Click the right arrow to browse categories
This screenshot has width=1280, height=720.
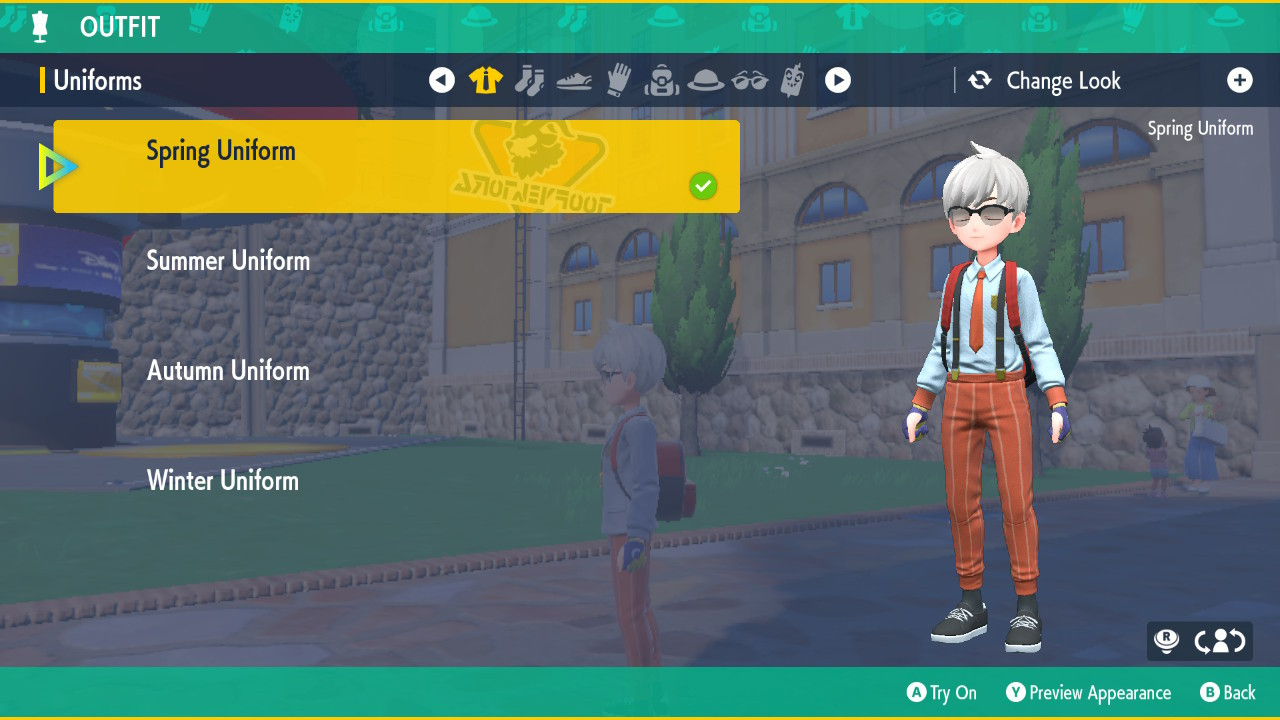pos(838,80)
